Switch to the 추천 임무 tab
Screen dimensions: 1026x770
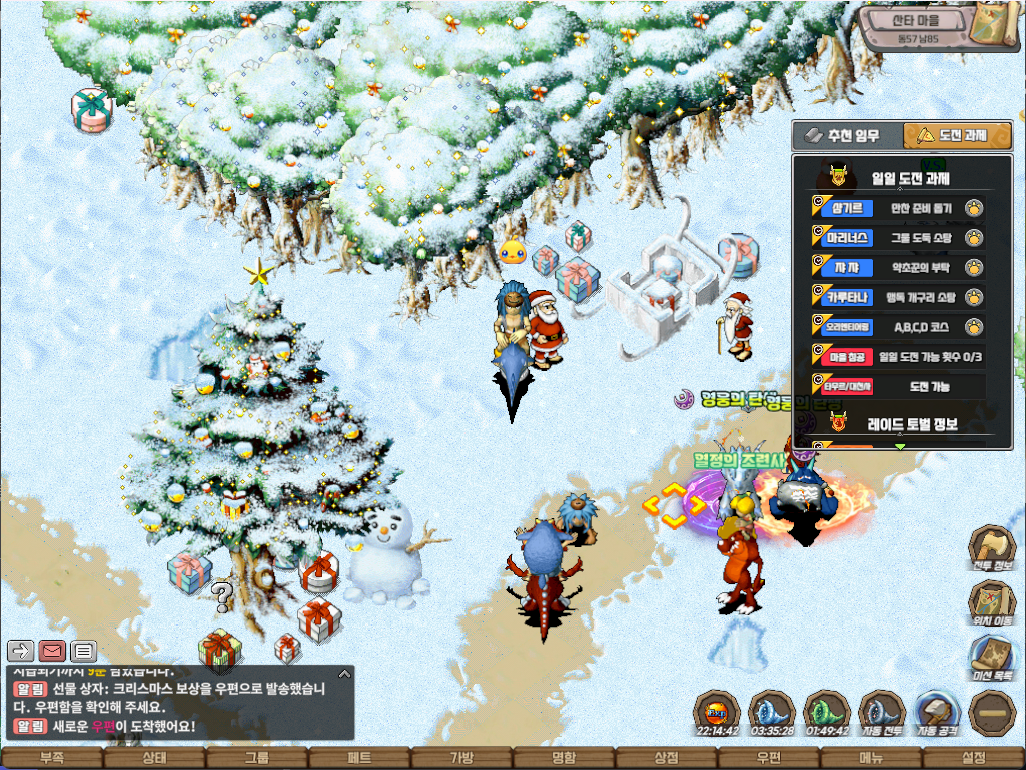(846, 135)
